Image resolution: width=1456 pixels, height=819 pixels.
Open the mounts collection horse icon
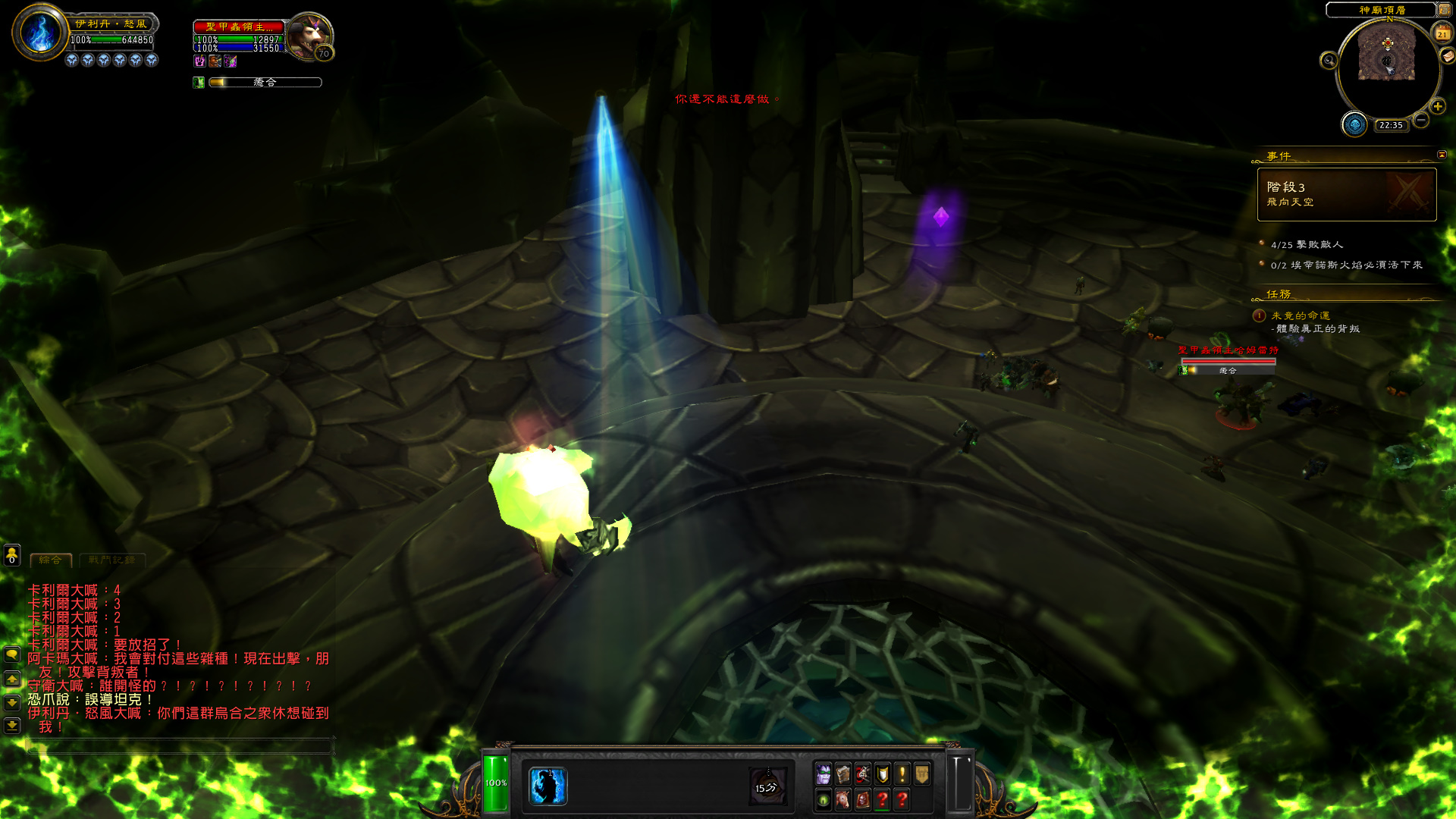pyautogui.click(x=843, y=799)
